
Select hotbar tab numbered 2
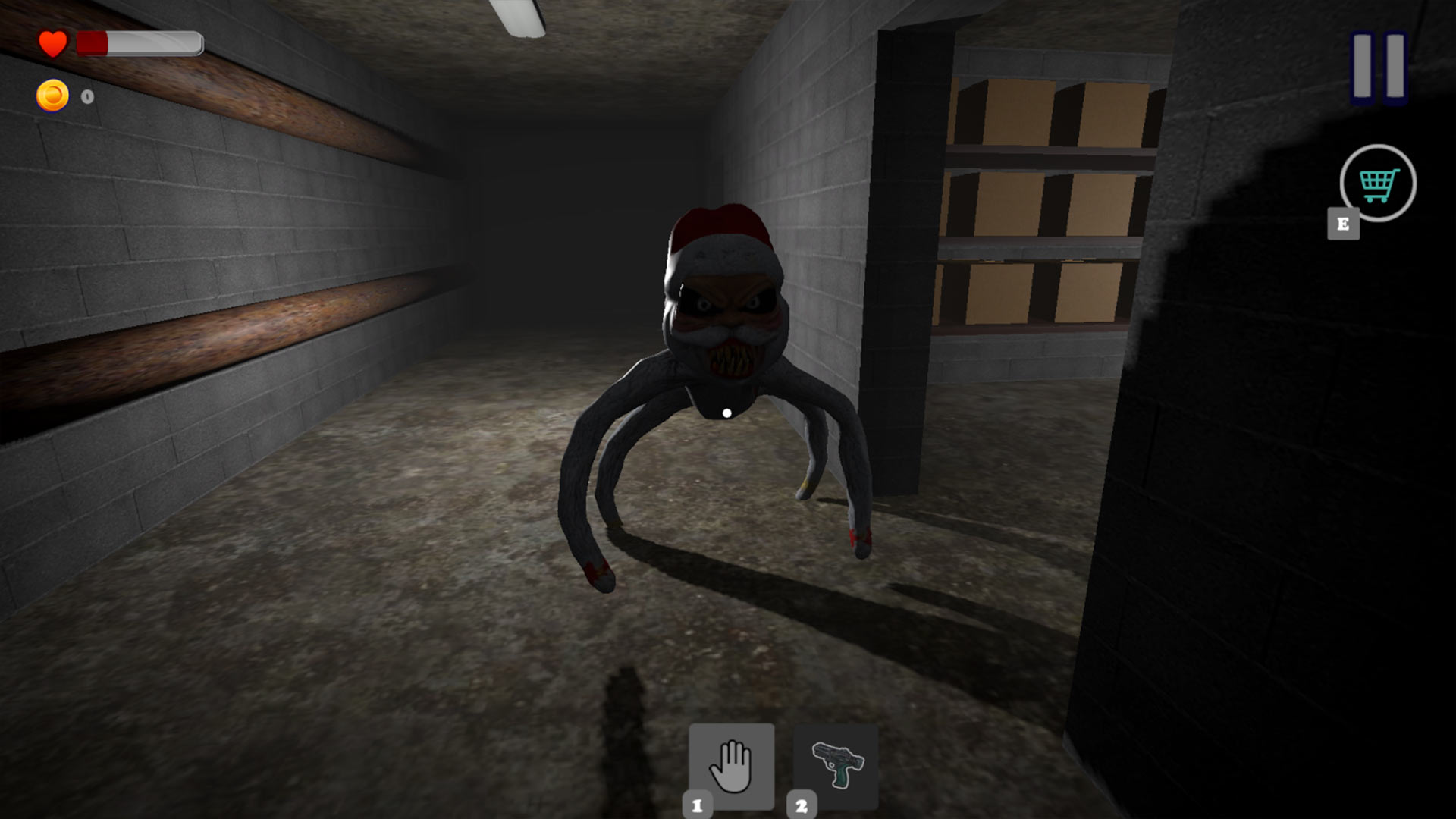(802, 805)
